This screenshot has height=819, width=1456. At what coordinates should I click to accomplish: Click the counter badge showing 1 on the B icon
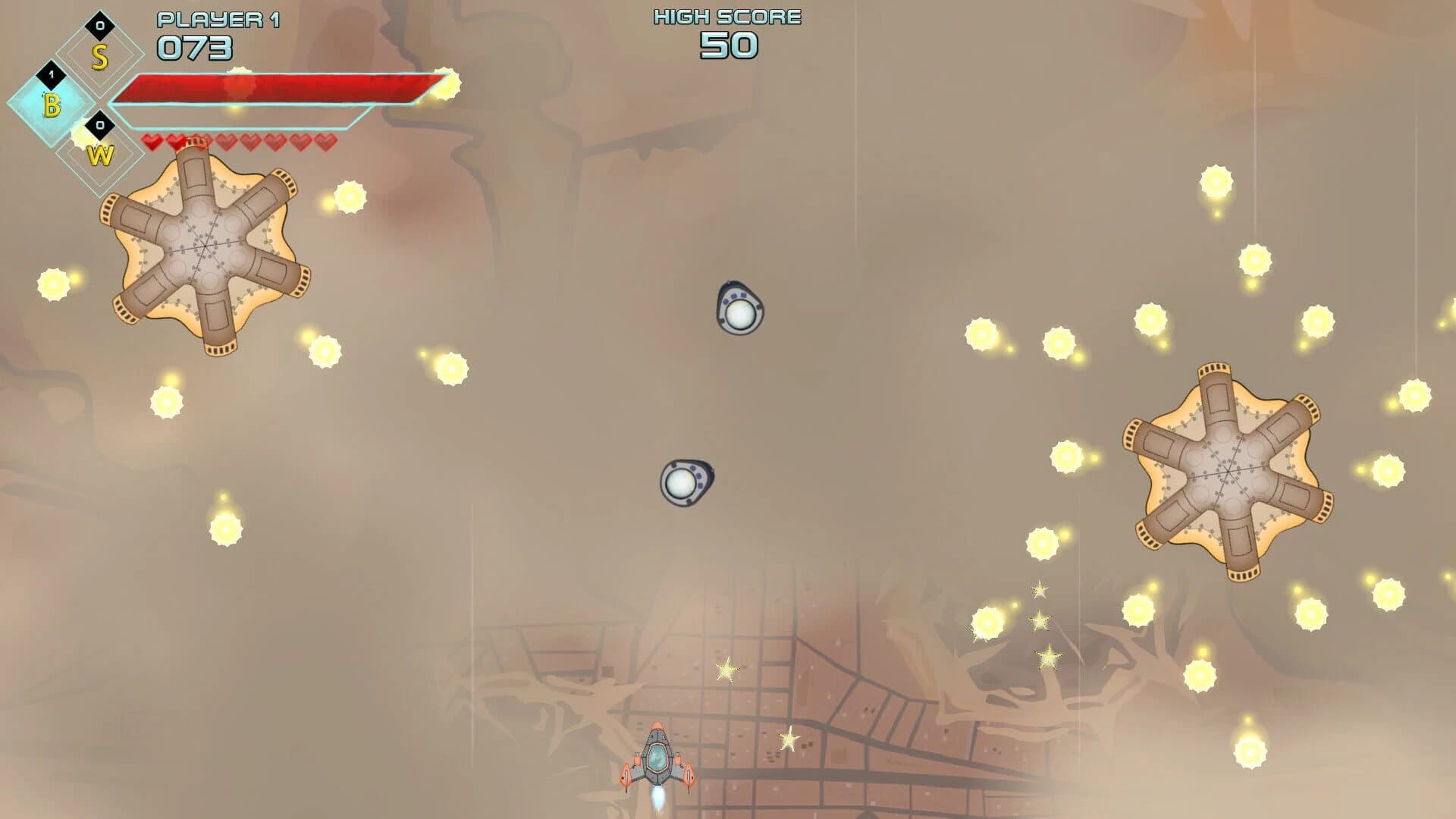point(52,75)
